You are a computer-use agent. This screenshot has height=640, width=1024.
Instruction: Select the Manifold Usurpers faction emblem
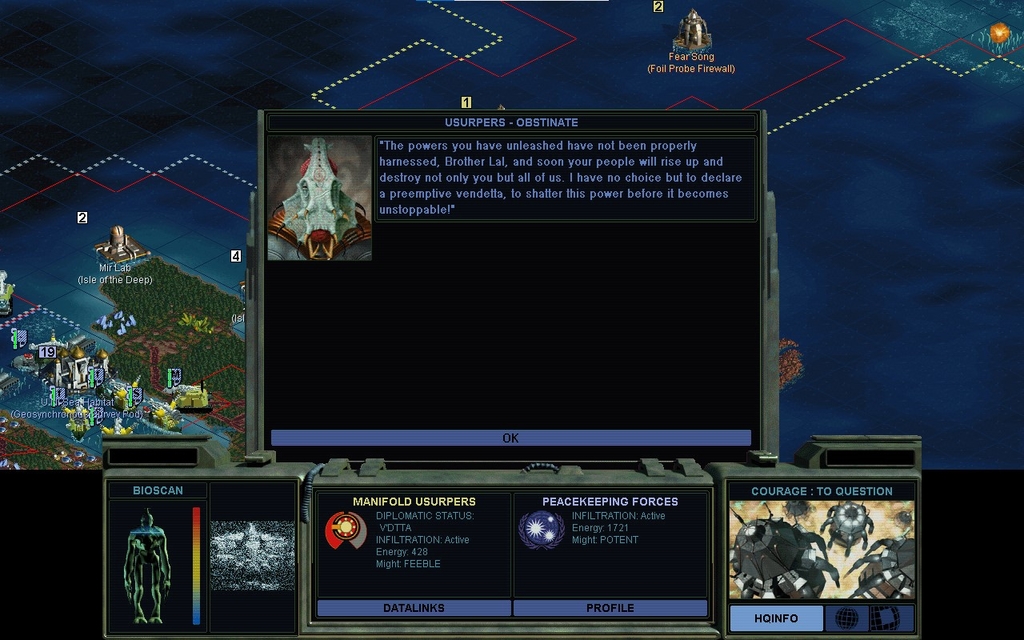(x=345, y=531)
